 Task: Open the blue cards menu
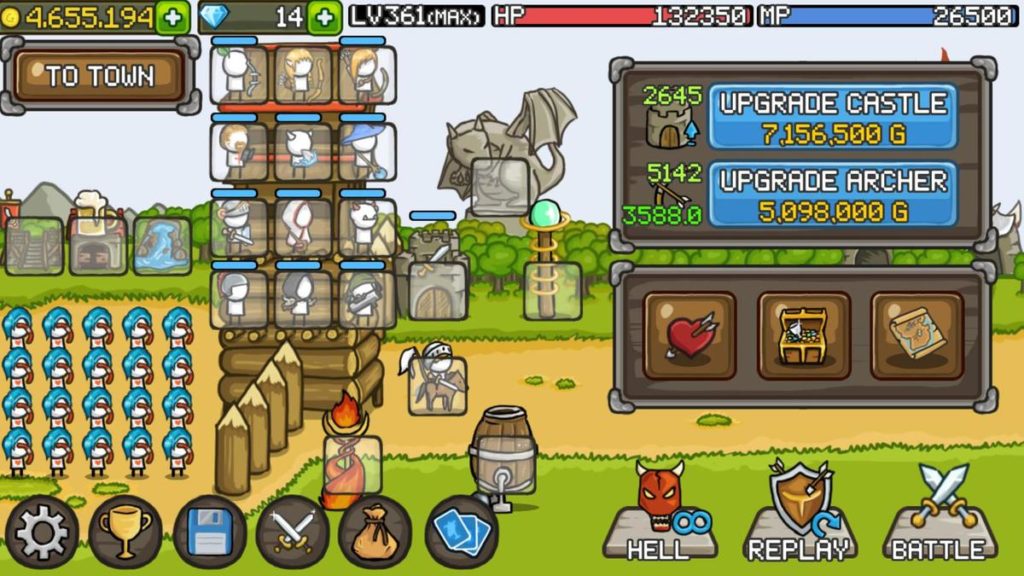point(461,532)
